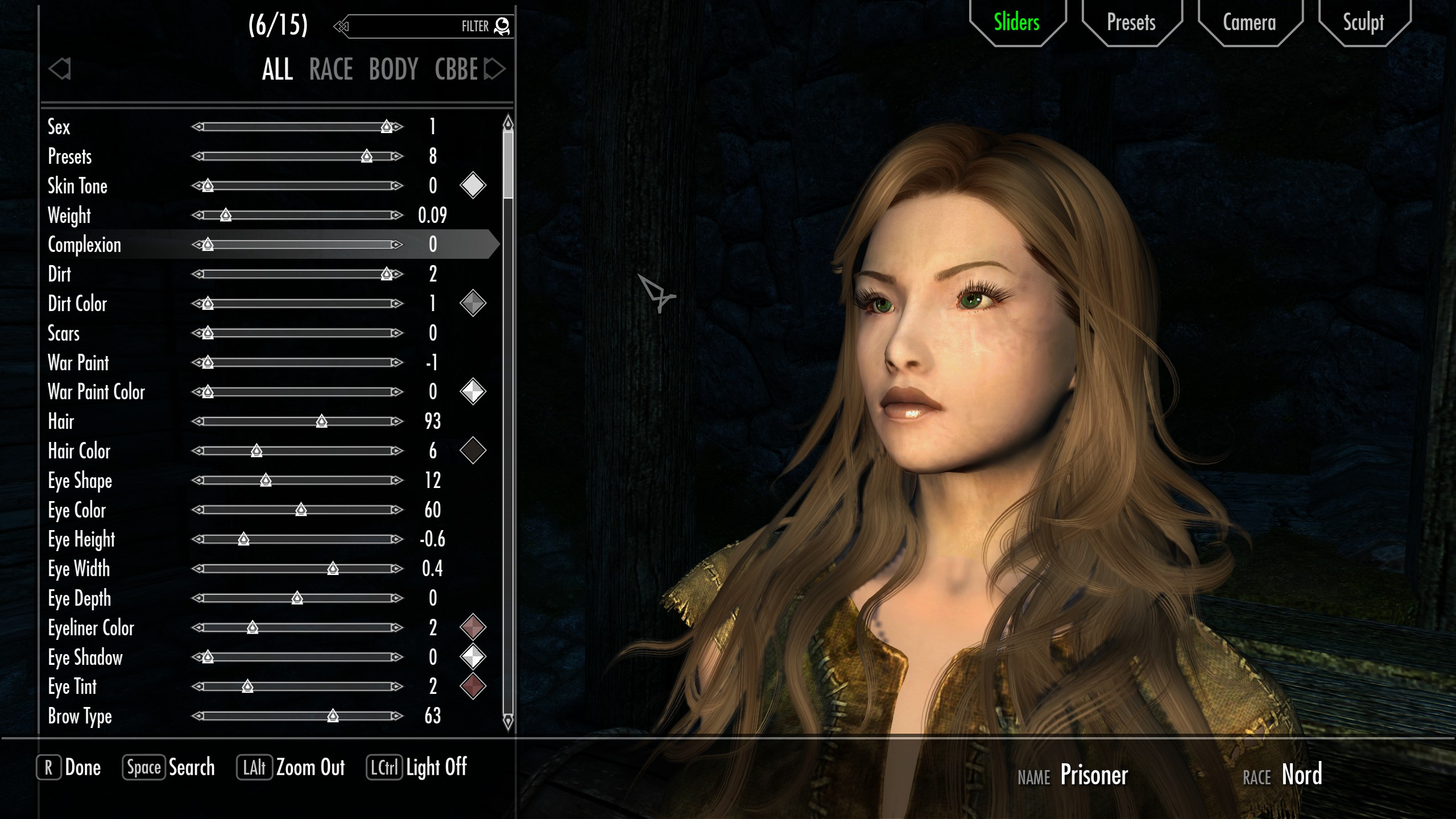Click the left triangle before ALL
Viewport: 1456px width, 819px height.
(59, 68)
